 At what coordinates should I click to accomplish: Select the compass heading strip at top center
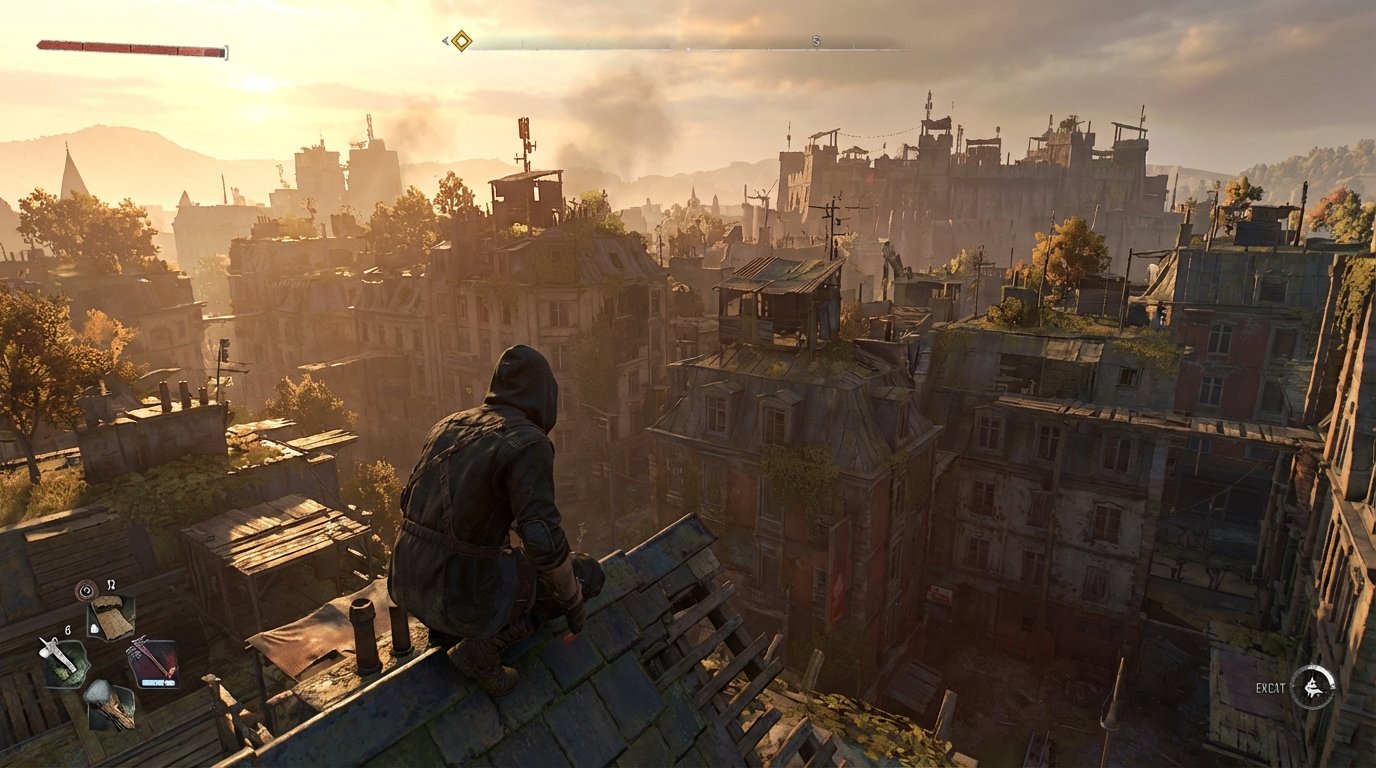point(688,42)
